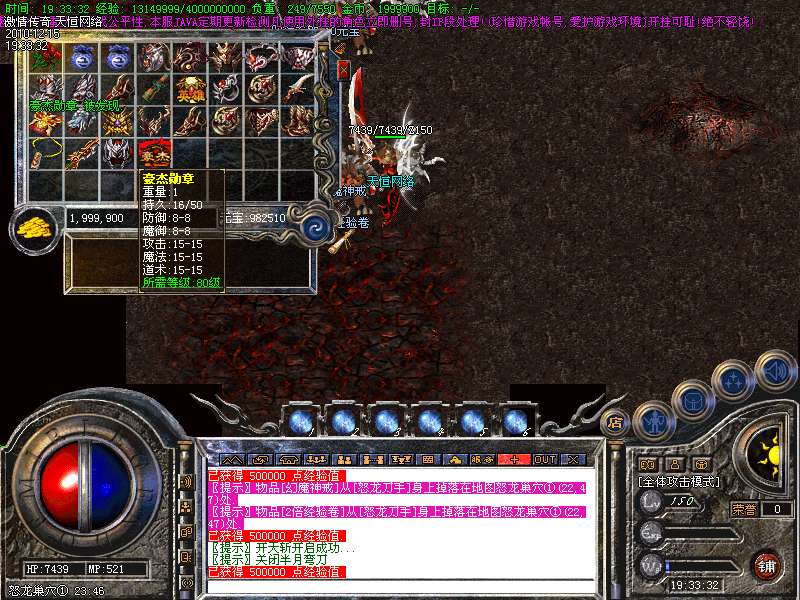800x600 pixels.
Task: Open the 铺 store button
Action: coord(766,566)
